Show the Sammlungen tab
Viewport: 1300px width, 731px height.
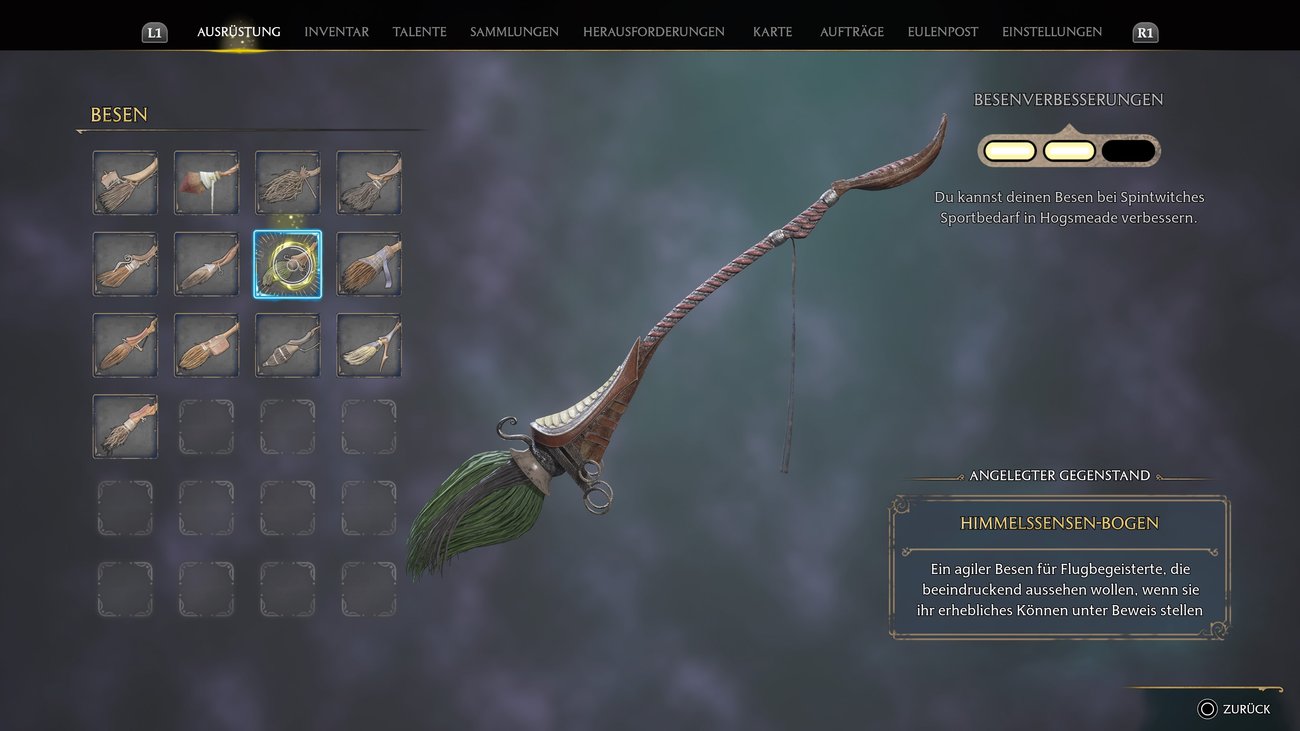tap(514, 32)
